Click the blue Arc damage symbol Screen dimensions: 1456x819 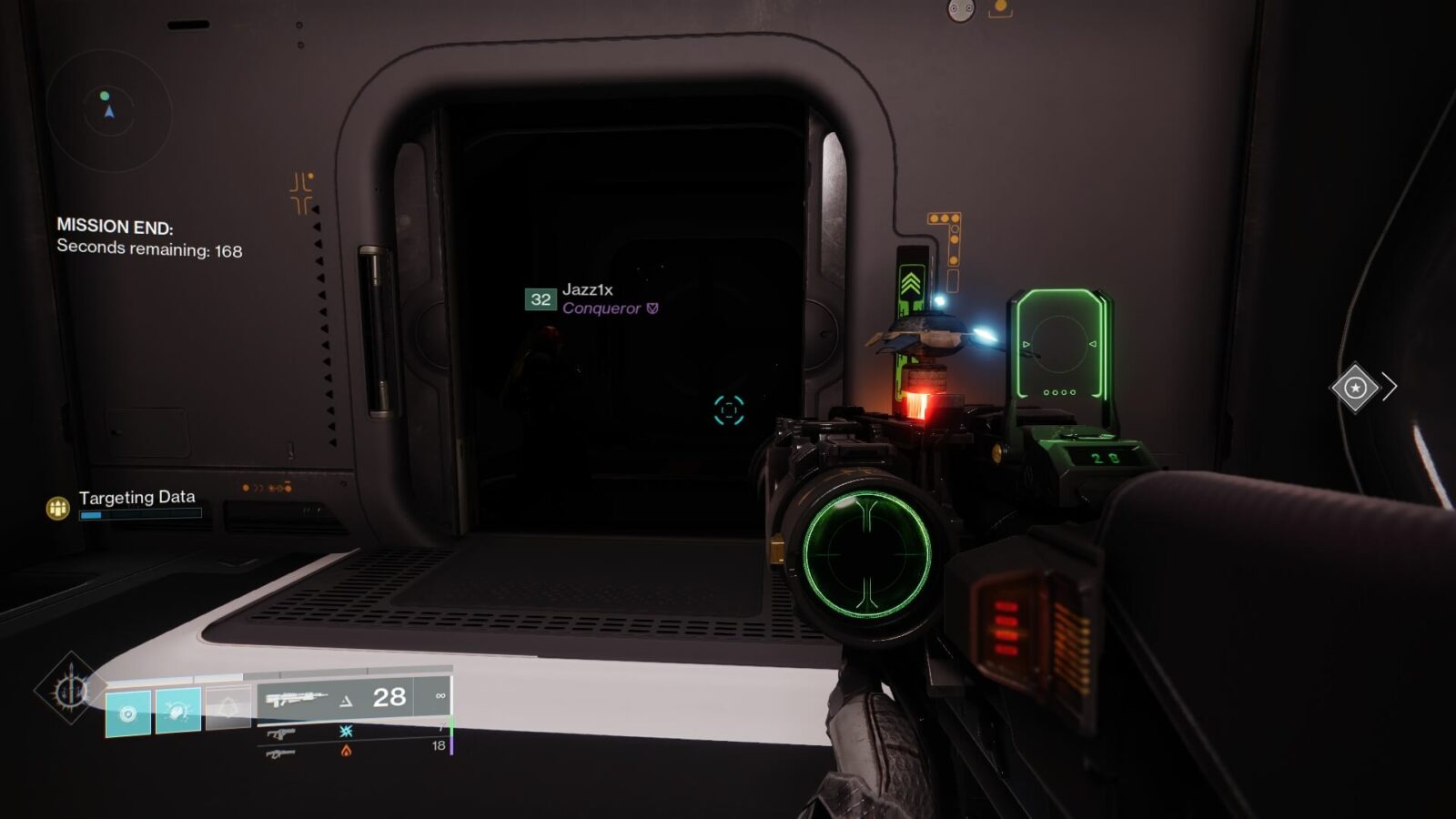tap(345, 733)
